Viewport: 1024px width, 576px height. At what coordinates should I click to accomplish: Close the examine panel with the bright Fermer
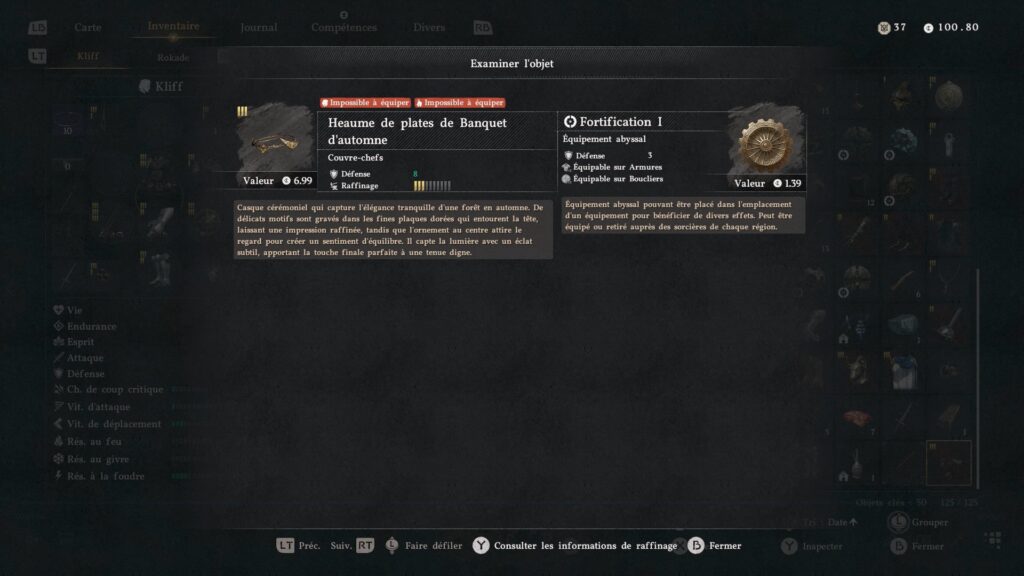tap(715, 546)
